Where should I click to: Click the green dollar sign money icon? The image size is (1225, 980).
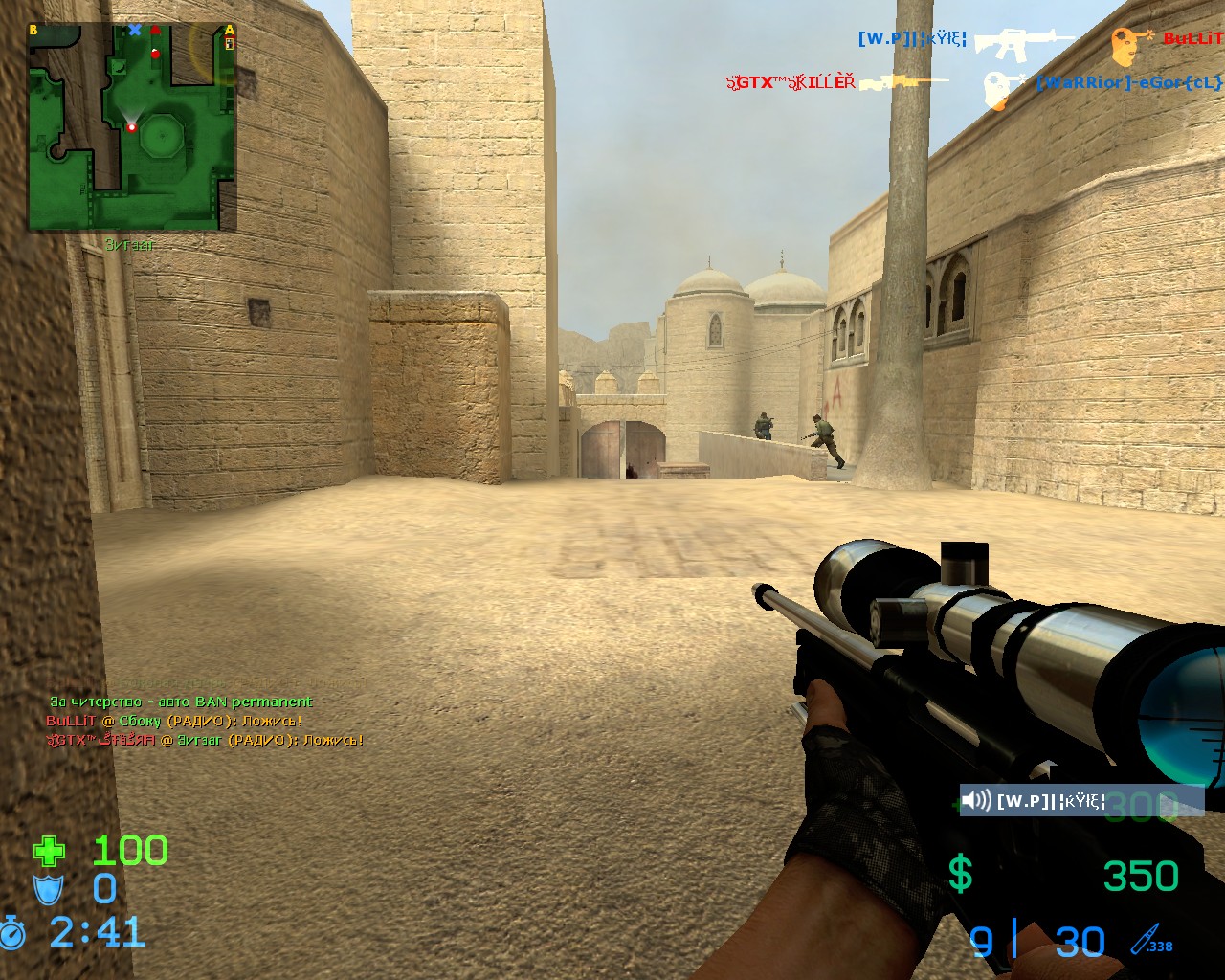tap(960, 875)
